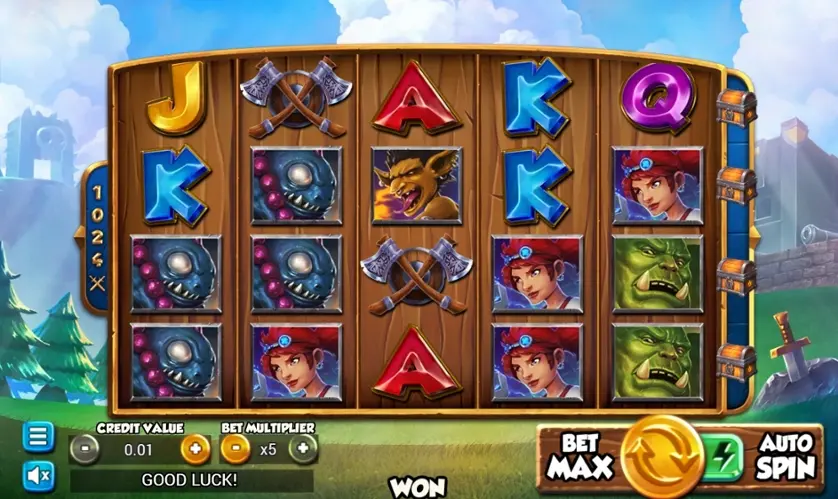Start Auto Spin
The height and width of the screenshot is (499, 838).
(x=786, y=458)
